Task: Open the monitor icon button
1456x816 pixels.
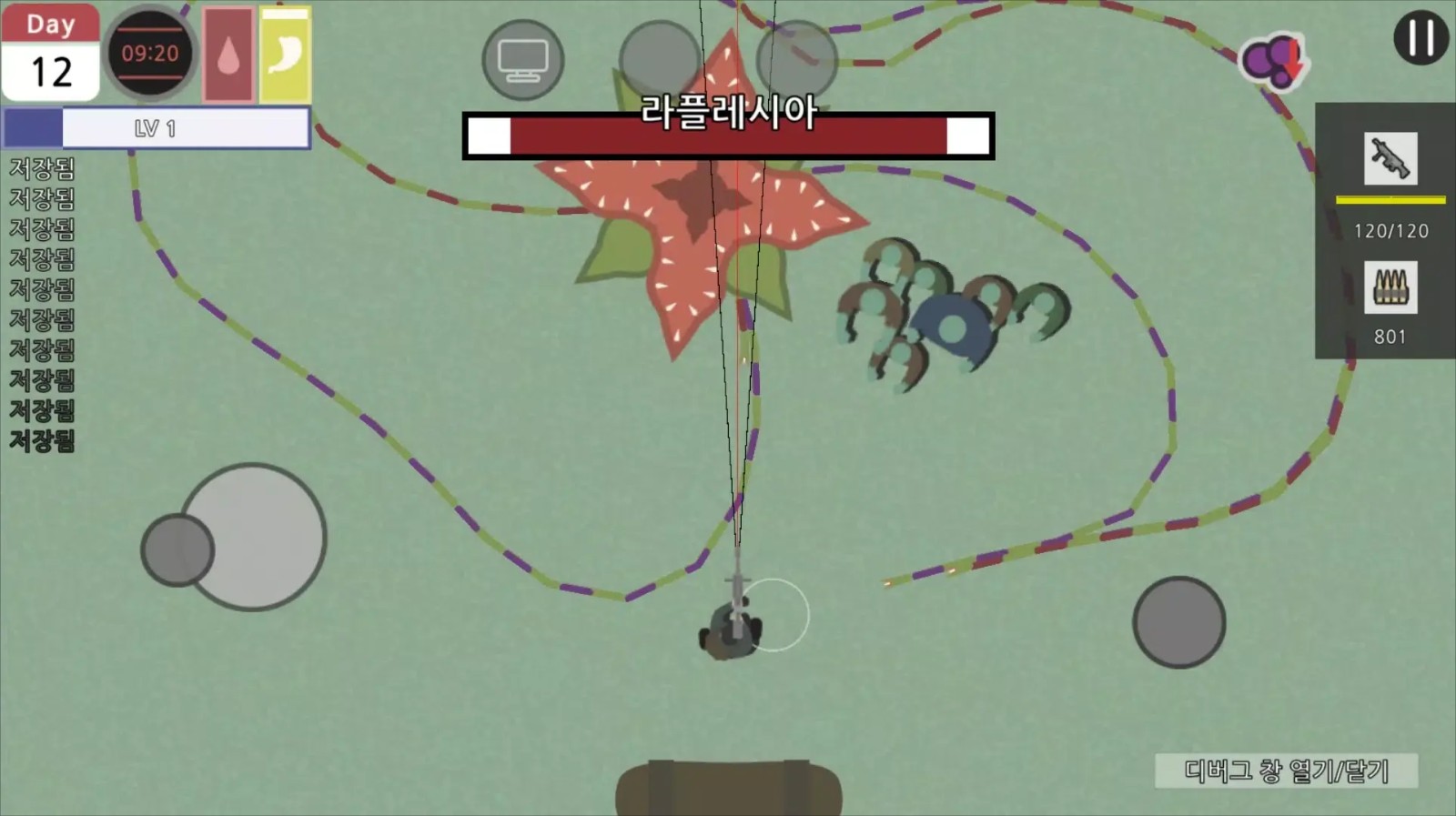Action: (522, 60)
